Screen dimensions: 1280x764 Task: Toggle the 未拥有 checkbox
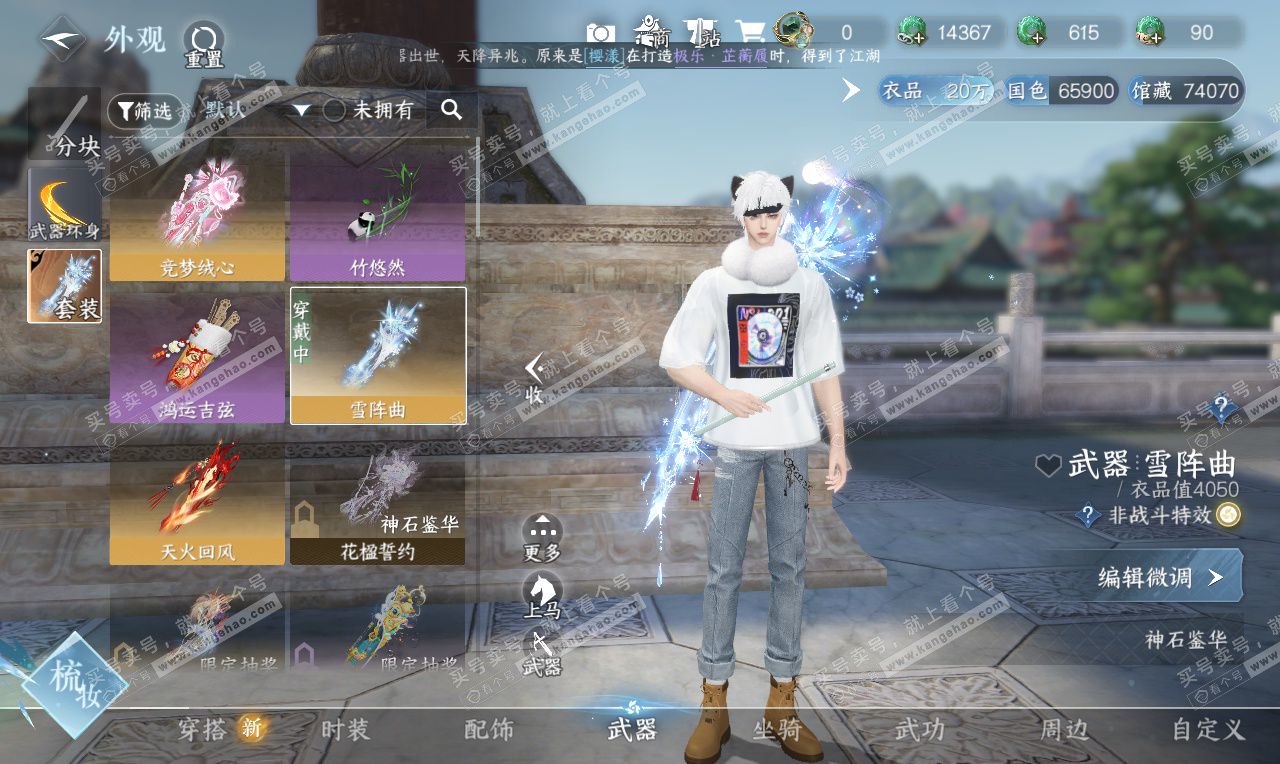click(334, 111)
